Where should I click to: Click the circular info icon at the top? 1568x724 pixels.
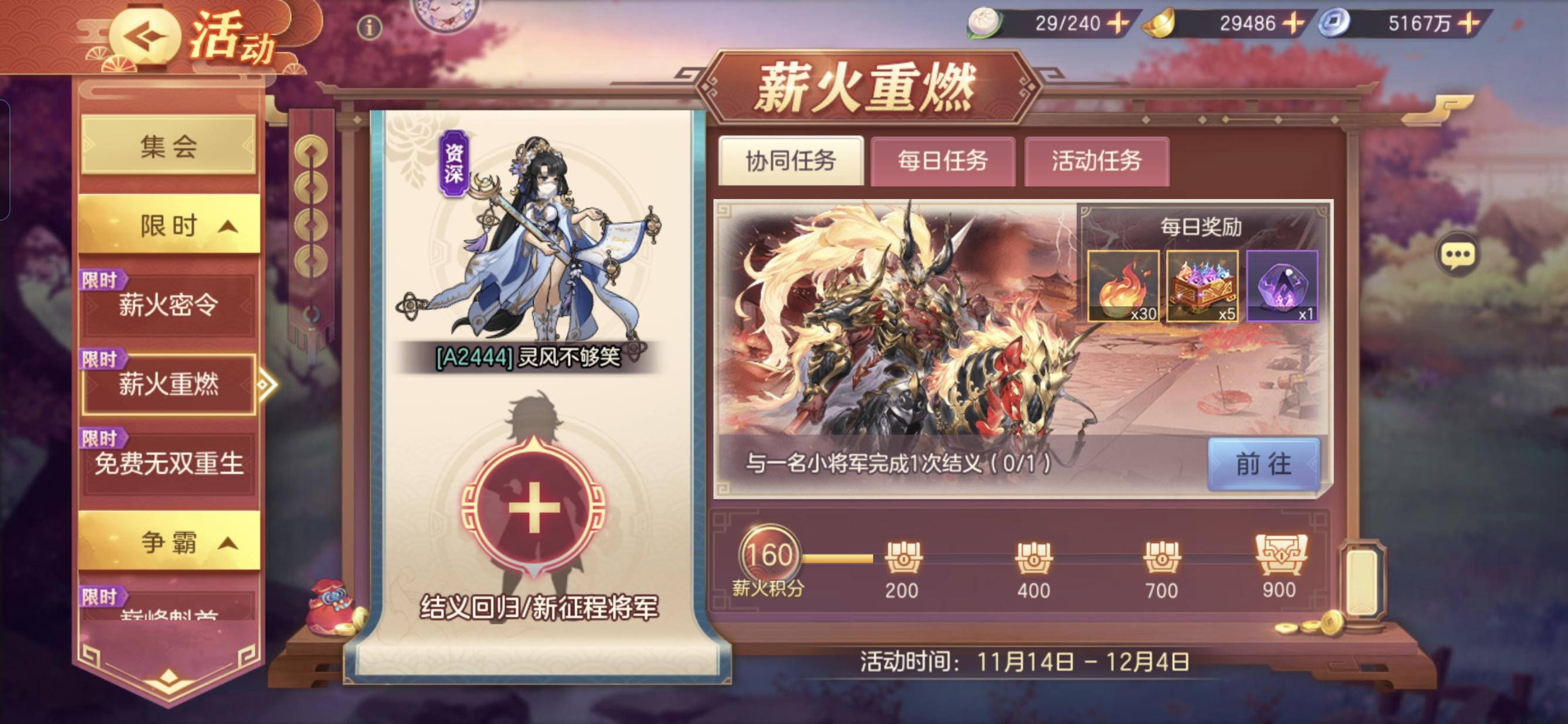(x=371, y=28)
